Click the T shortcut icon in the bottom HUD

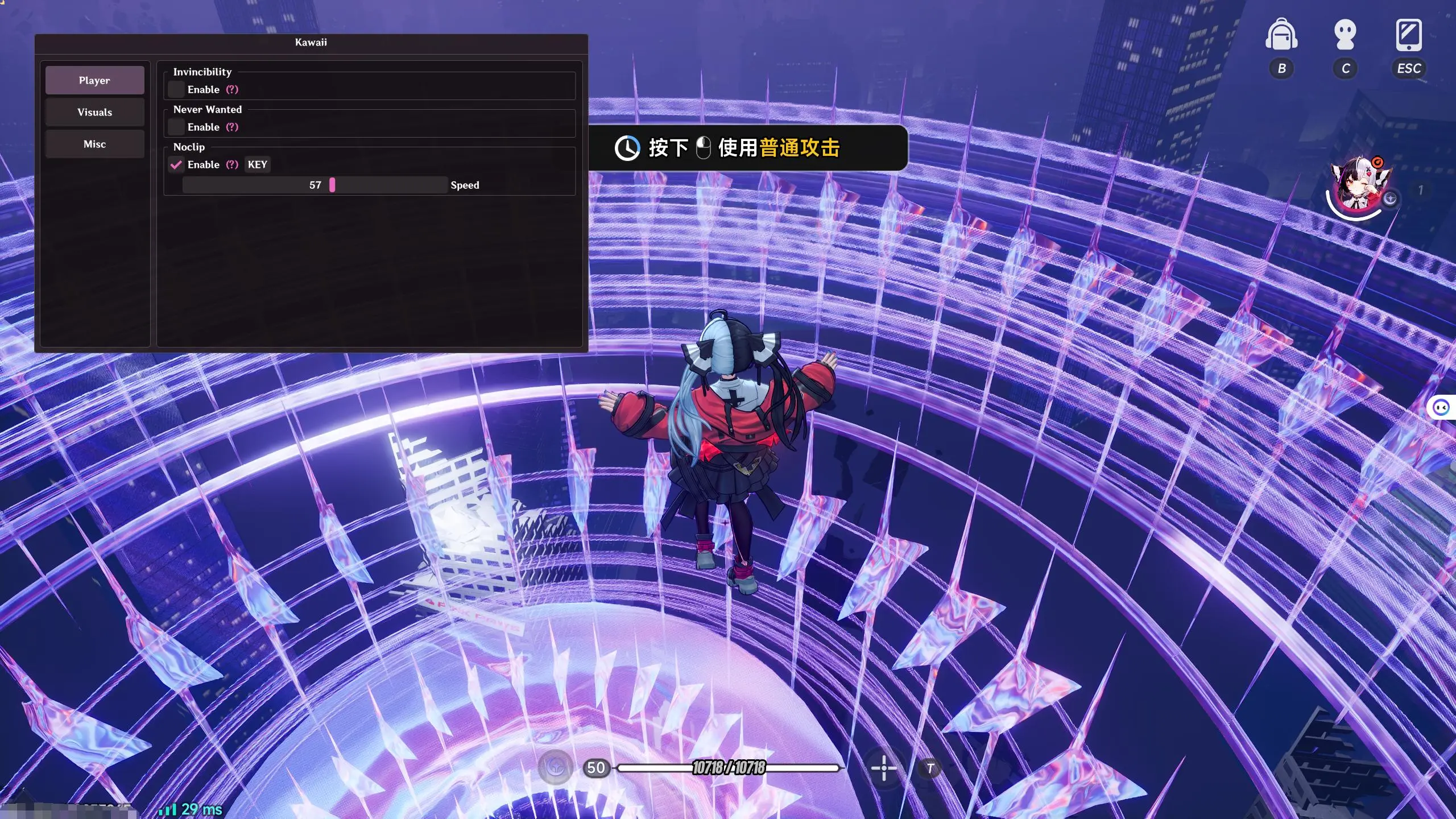pyautogui.click(x=931, y=768)
